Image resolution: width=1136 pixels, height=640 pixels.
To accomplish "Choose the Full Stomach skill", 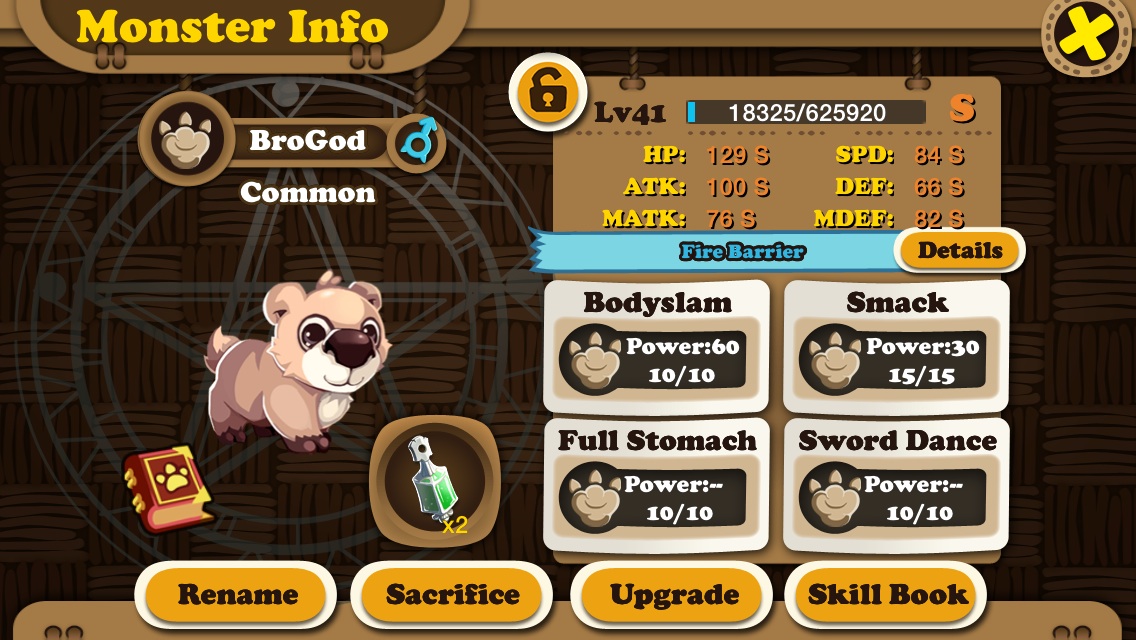I will click(656, 486).
